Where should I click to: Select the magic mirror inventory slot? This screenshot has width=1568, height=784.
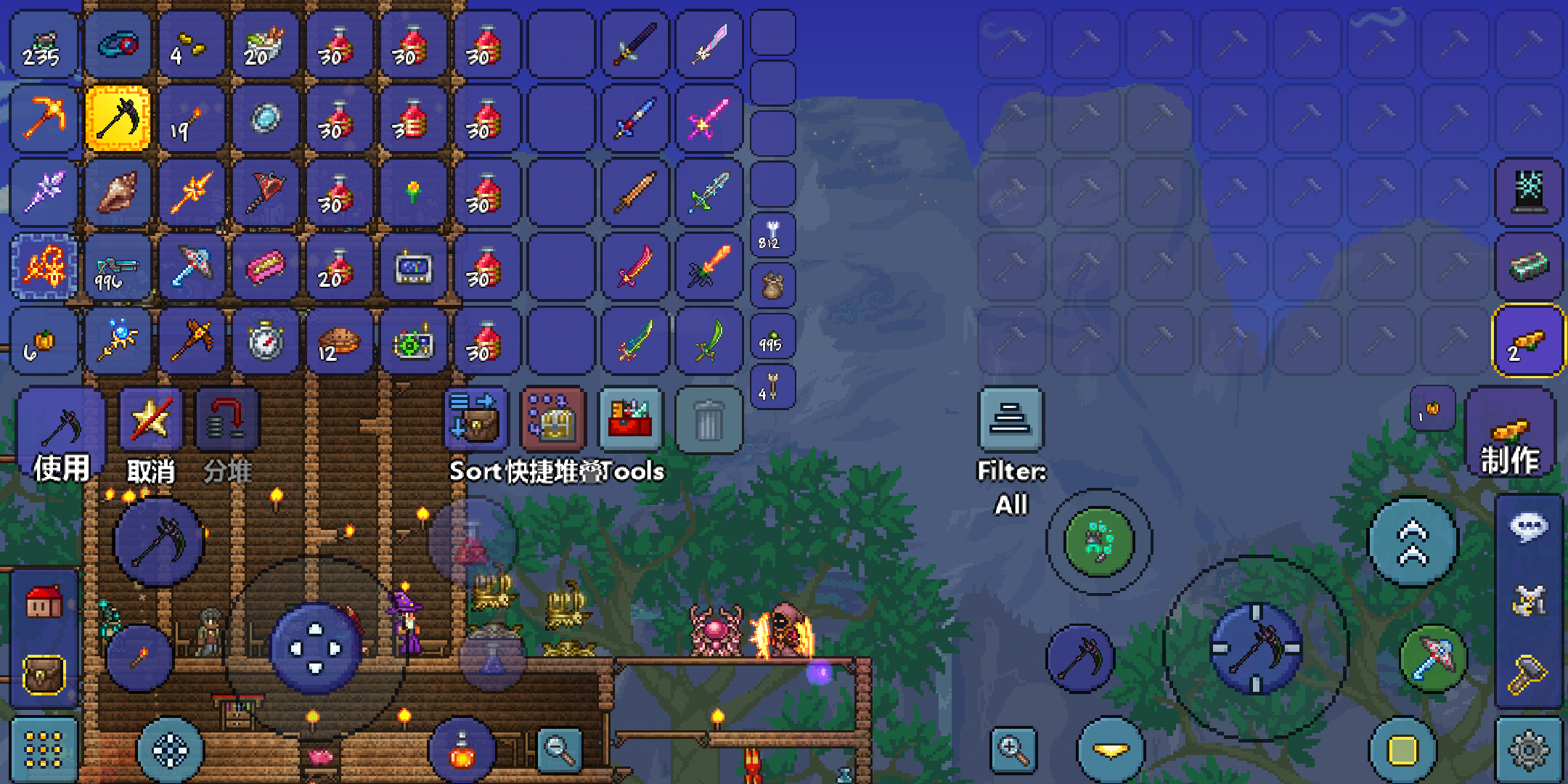point(266,118)
